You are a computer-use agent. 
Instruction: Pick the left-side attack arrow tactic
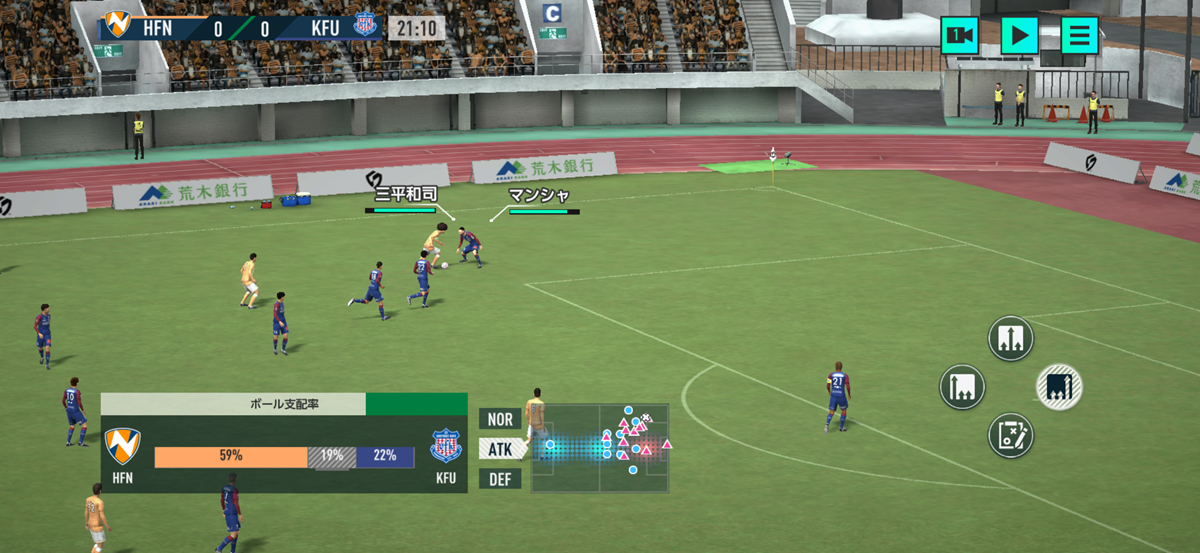(962, 386)
